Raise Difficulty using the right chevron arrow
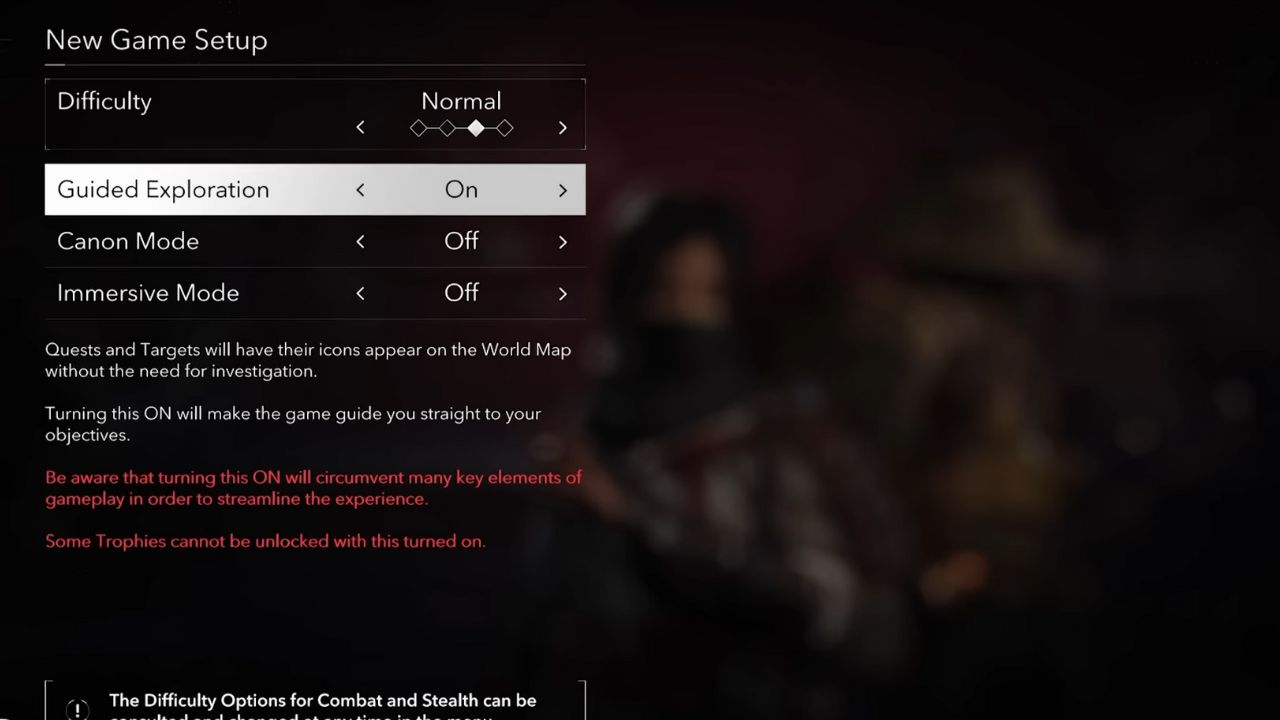This screenshot has width=1280, height=720. [562, 127]
